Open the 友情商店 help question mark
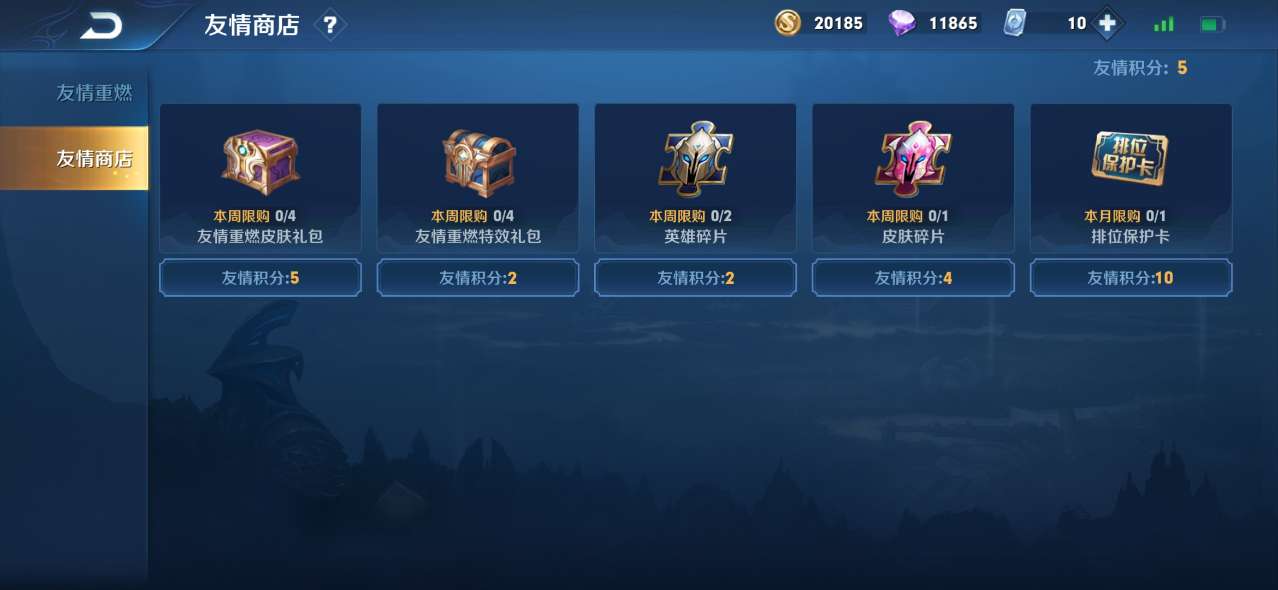This screenshot has width=1278, height=590. tap(330, 26)
